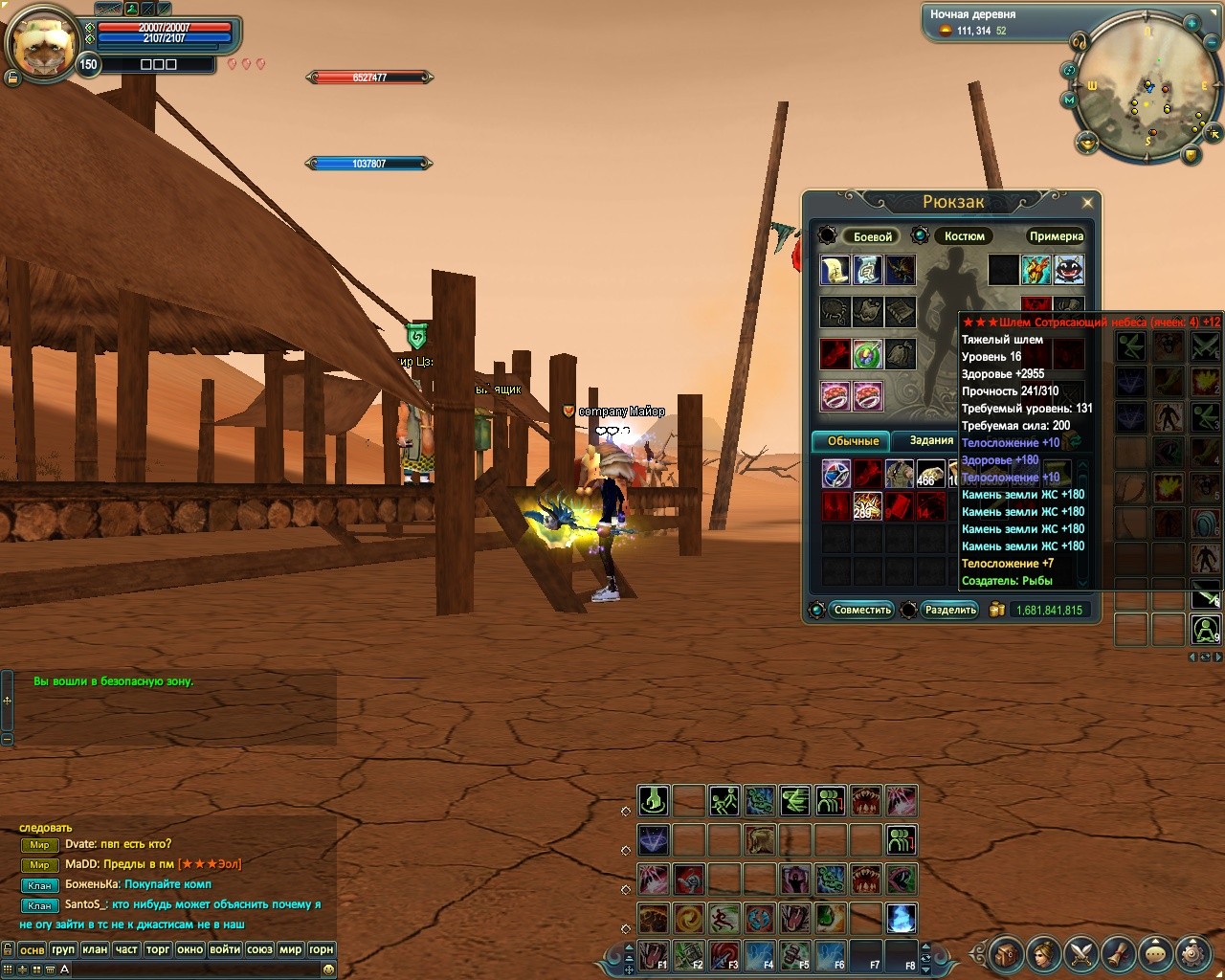Open the Примерка fitting view
The width and height of the screenshot is (1225, 980).
(1056, 236)
